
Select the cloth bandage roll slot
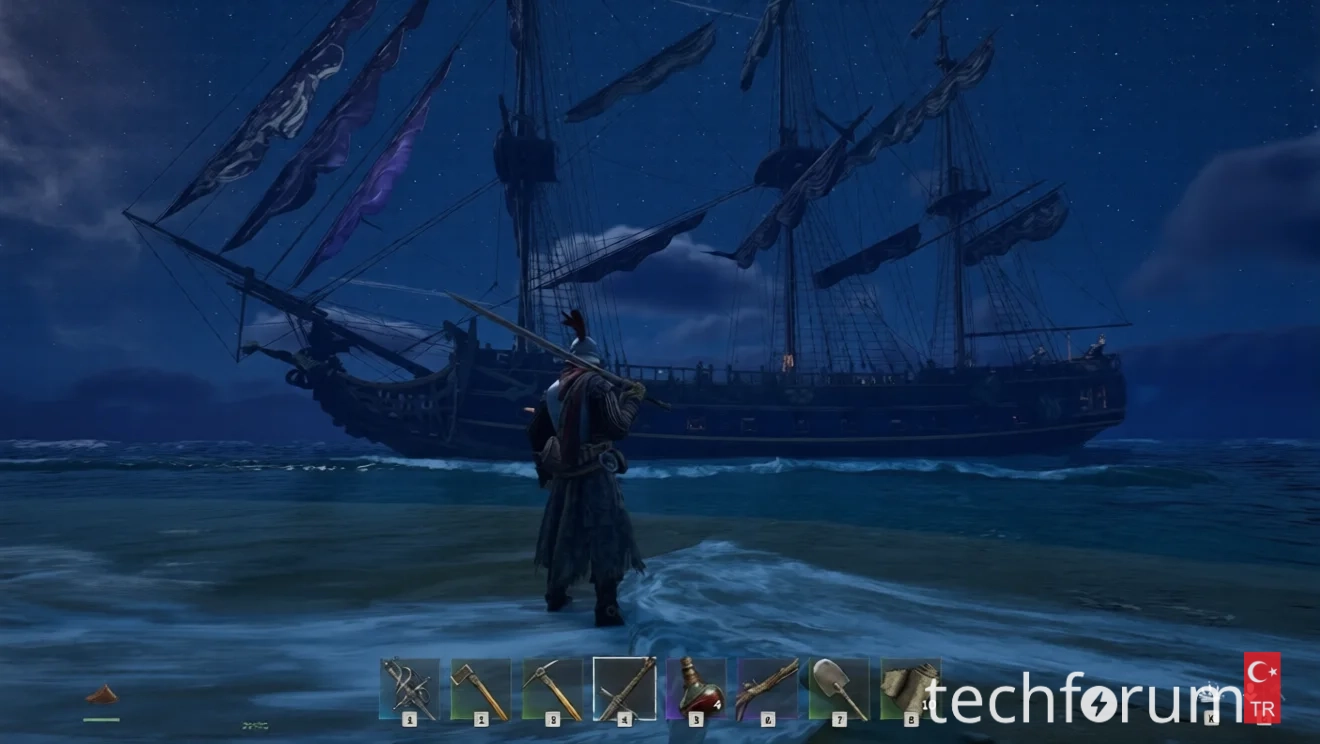click(x=908, y=688)
